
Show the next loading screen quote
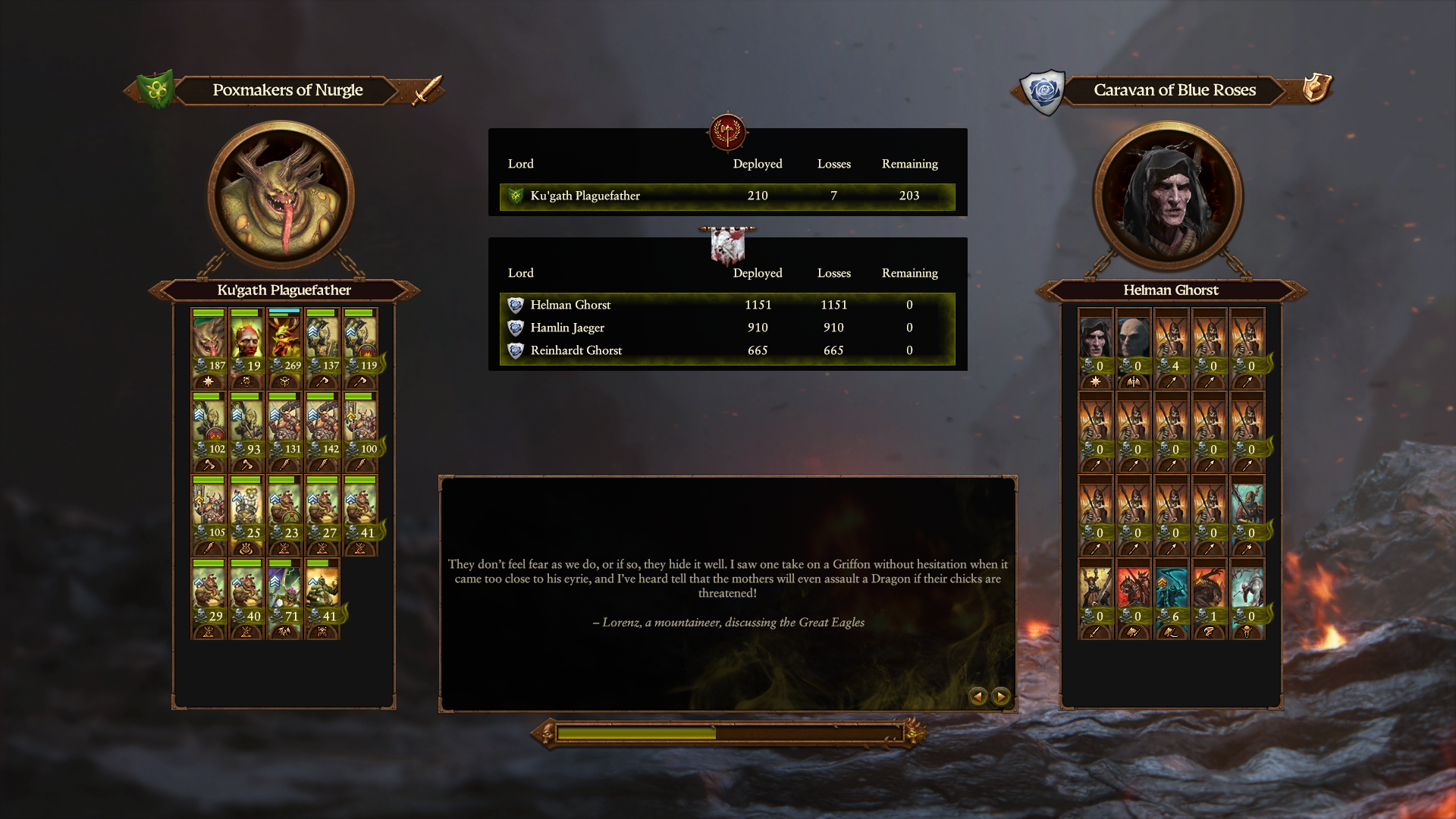click(x=1001, y=696)
